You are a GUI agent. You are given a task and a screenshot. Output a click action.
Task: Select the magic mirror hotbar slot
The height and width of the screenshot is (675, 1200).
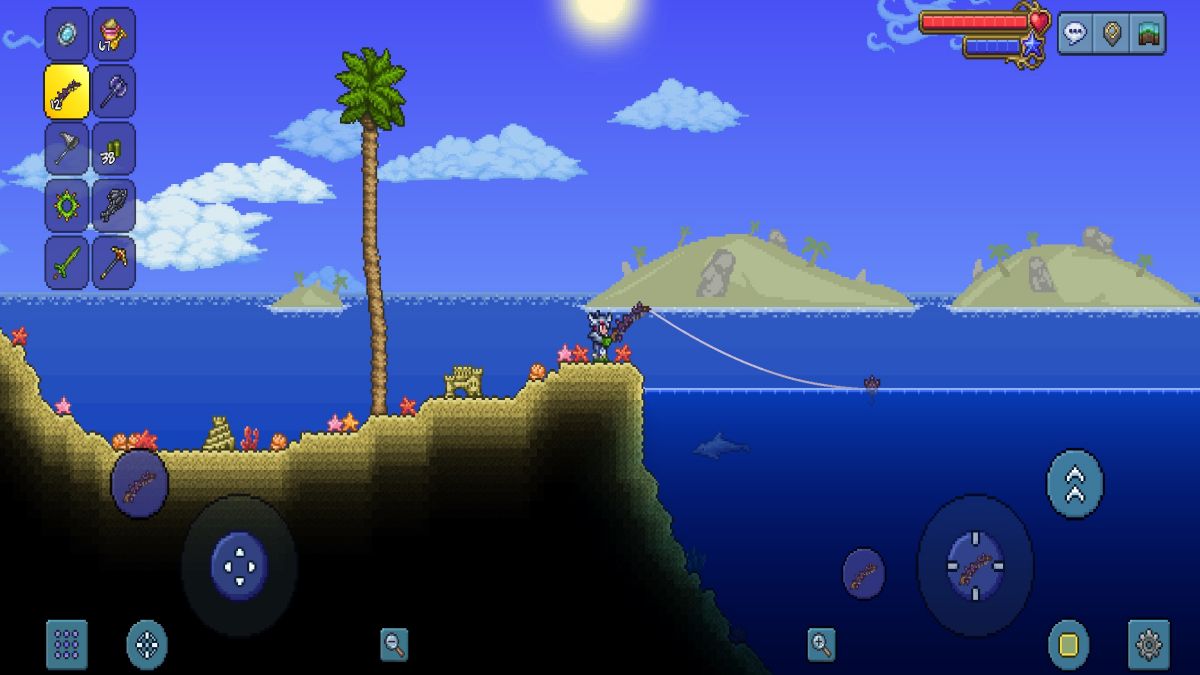(67, 33)
